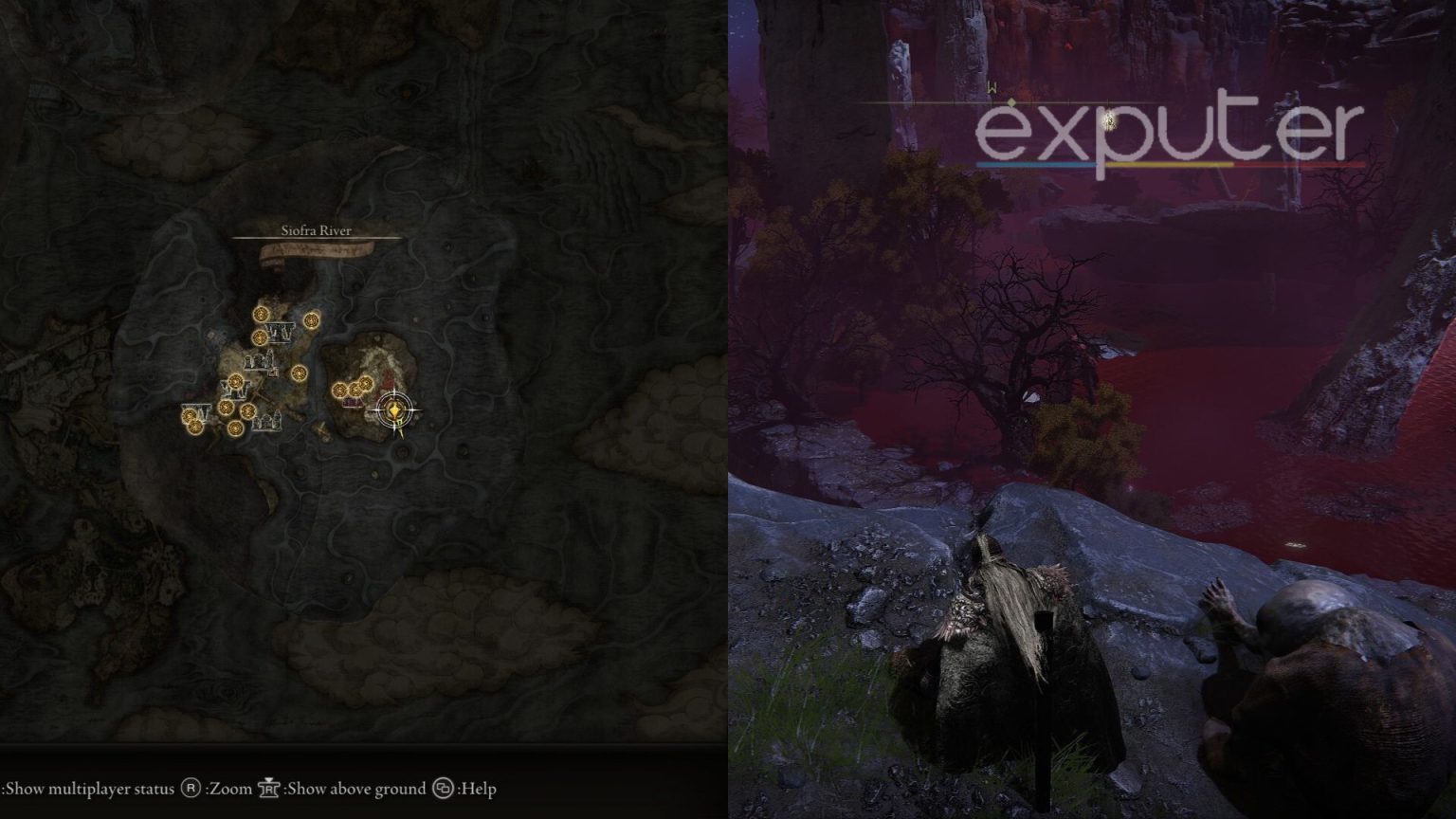Viewport: 1456px width, 819px height.
Task: Select the ruins icon beneath the Siofra River banner
Action: (x=280, y=334)
